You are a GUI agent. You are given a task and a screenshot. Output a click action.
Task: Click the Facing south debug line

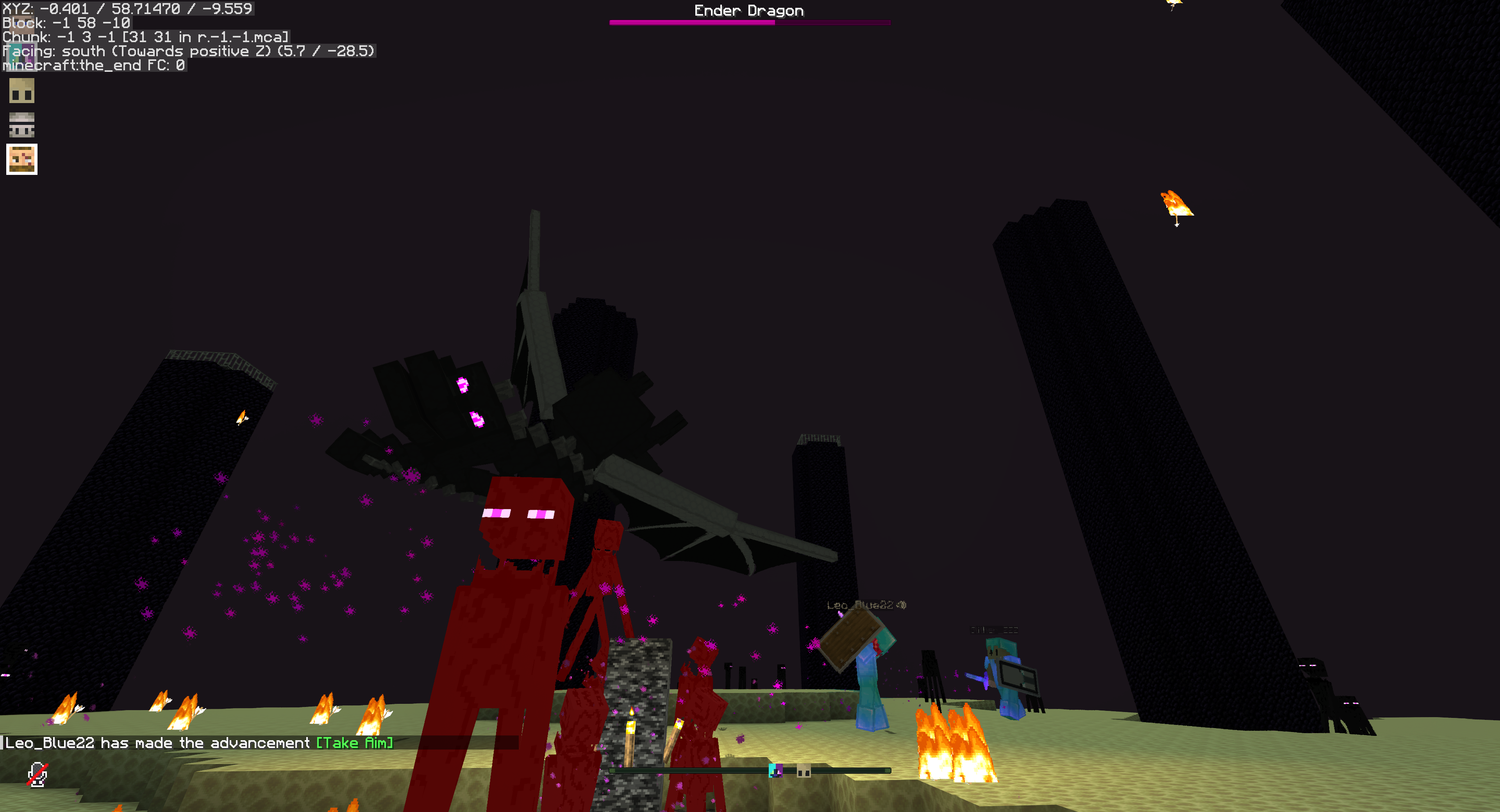189,51
